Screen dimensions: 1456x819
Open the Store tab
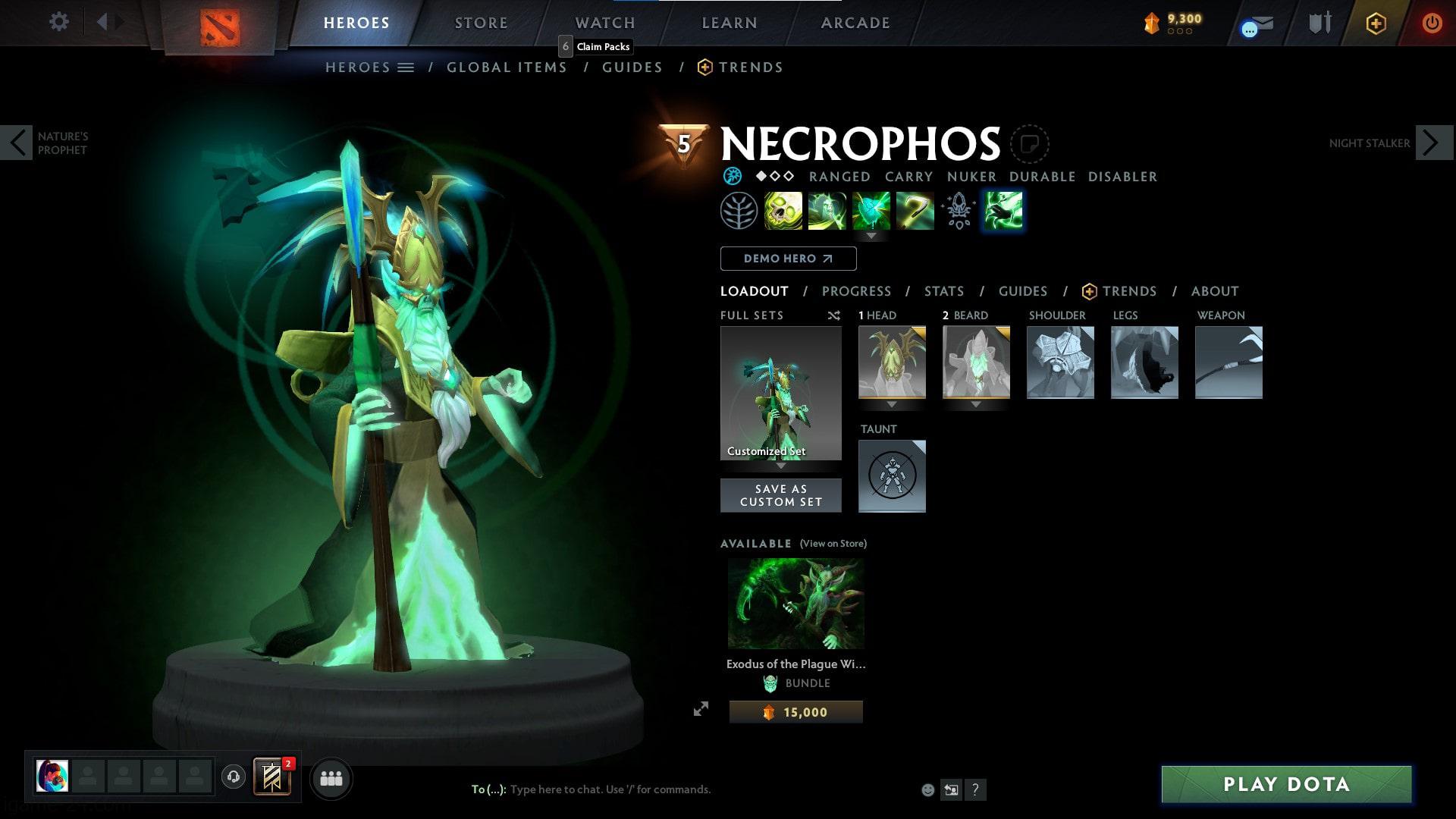coord(481,23)
